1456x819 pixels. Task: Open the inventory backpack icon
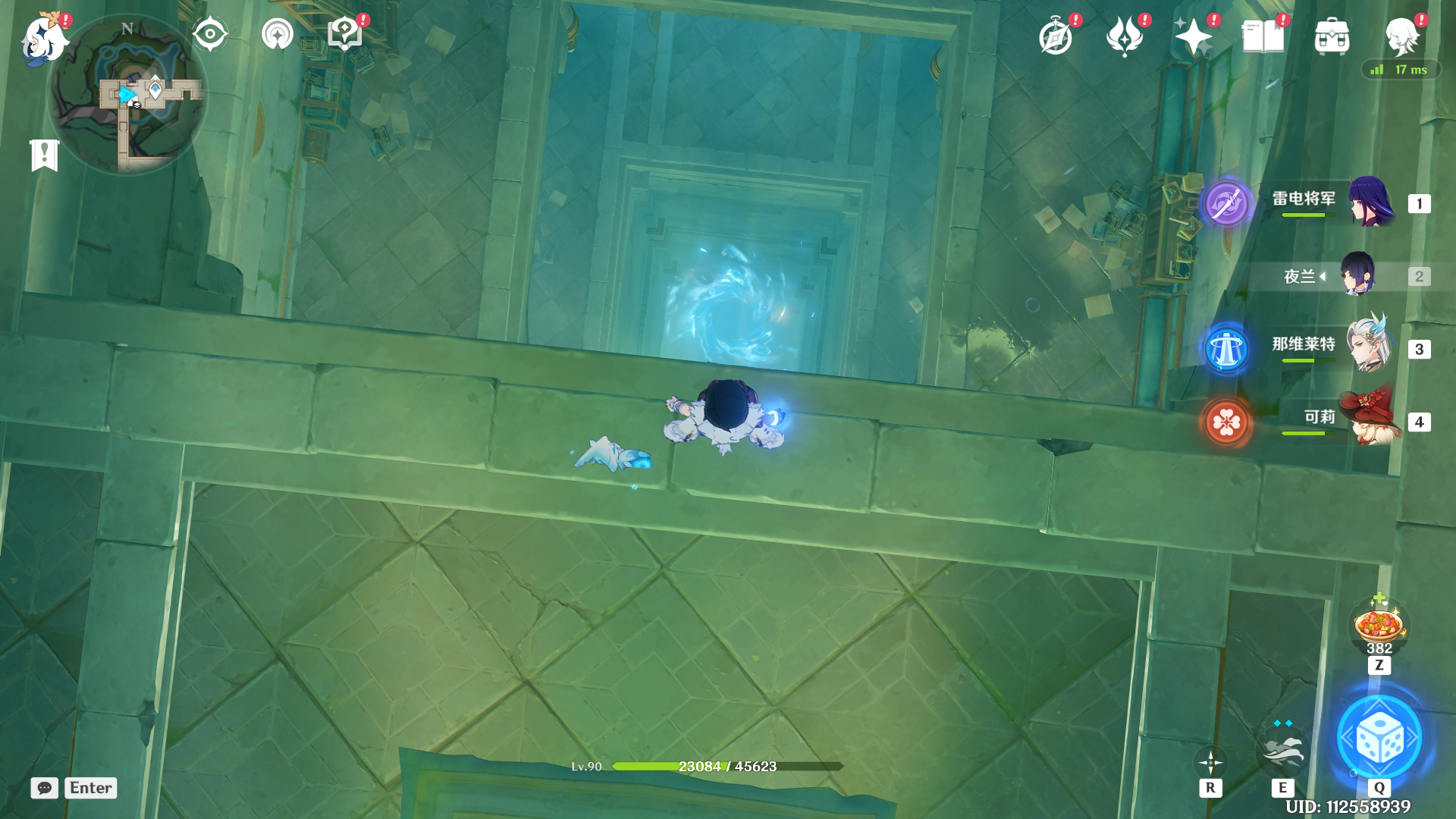coord(1332,36)
